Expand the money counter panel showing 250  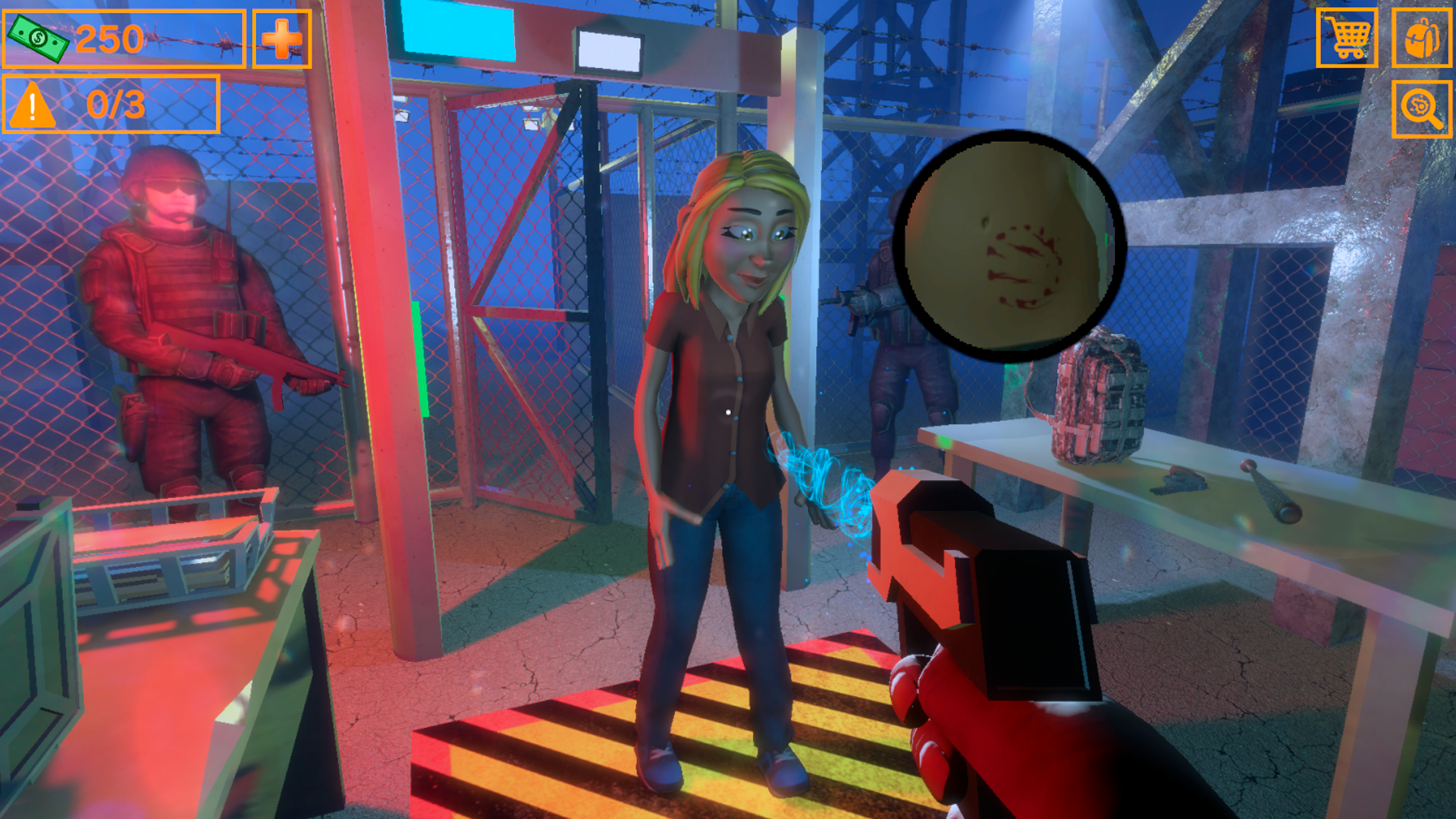(124, 37)
